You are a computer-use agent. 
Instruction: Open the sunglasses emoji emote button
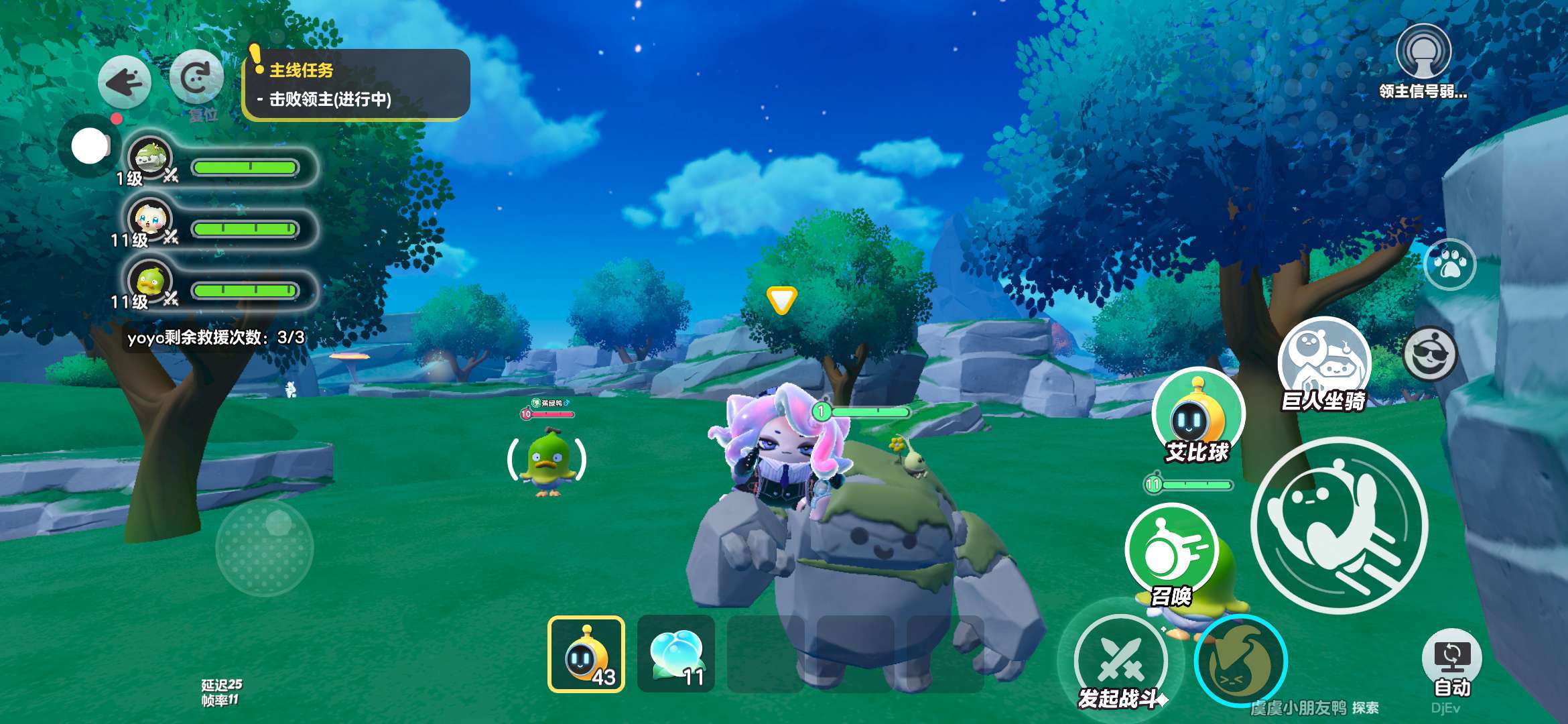tap(1429, 353)
